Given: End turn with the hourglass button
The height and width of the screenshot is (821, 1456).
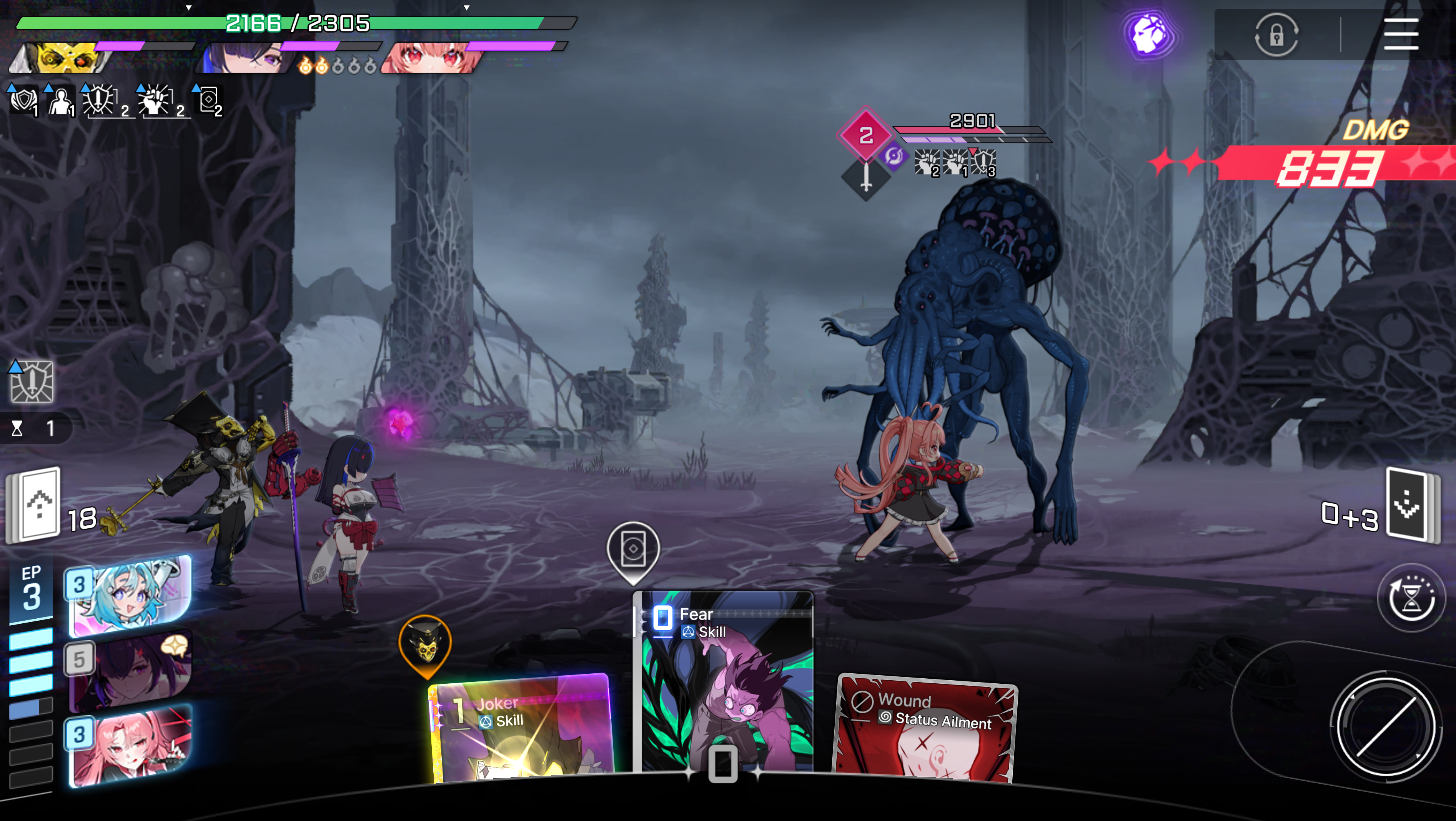Looking at the screenshot, I should tap(1411, 598).
